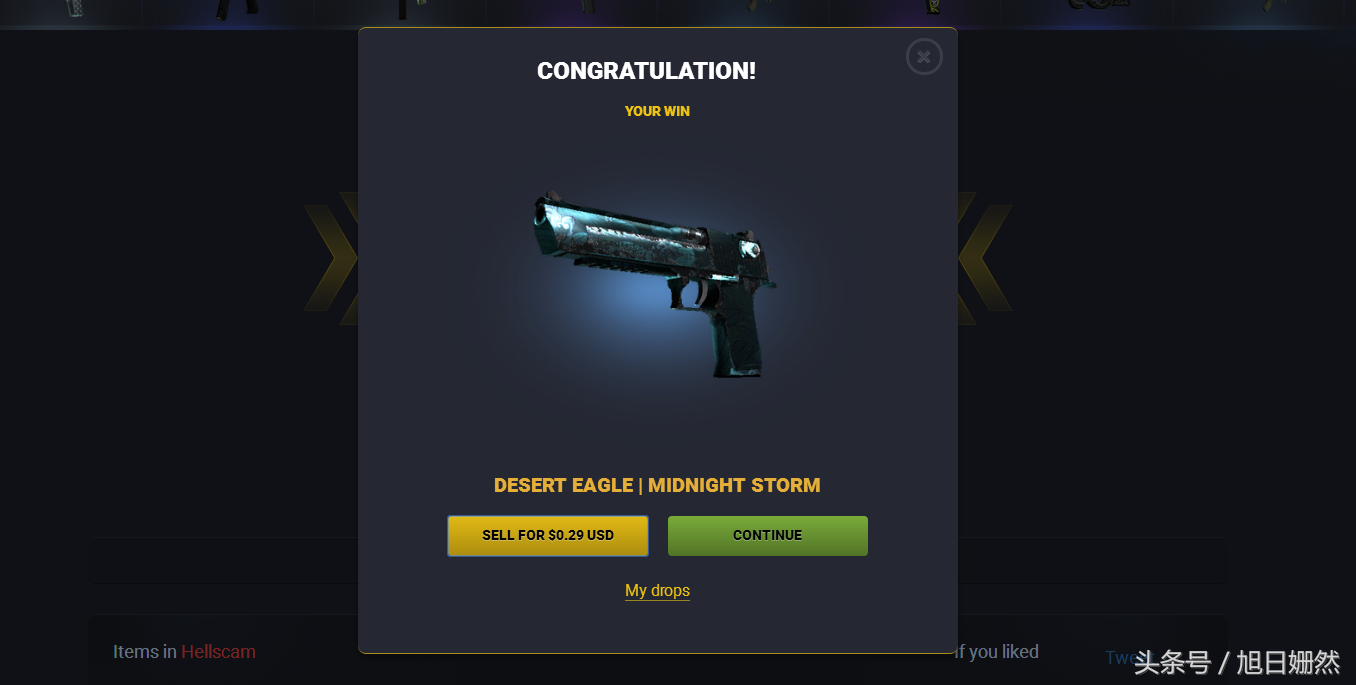Sell the Desert Eagle for $0.29 USD
This screenshot has width=1356, height=685.
click(548, 536)
